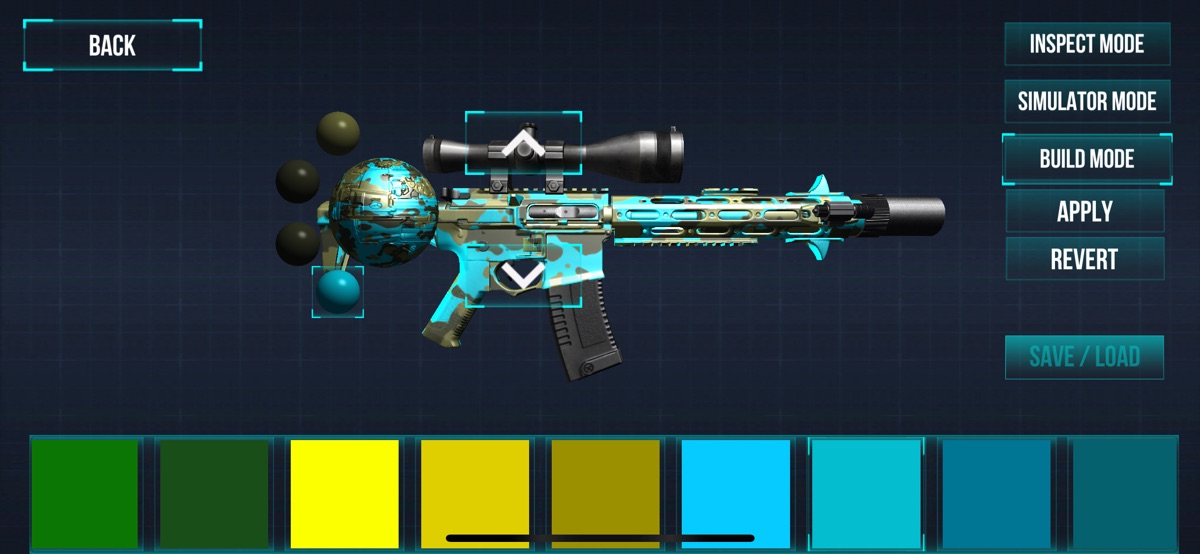The height and width of the screenshot is (554, 1200).
Task: Select Build Mode
Action: (1086, 159)
